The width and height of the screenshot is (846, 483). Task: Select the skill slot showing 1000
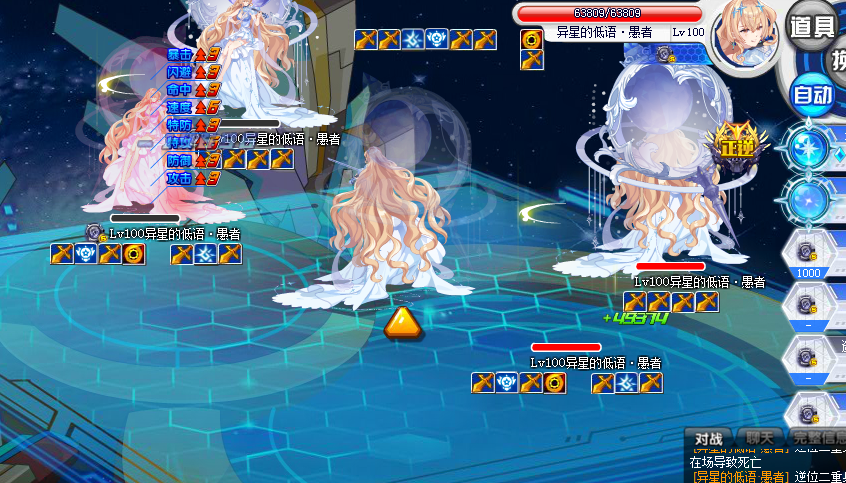pos(808,253)
